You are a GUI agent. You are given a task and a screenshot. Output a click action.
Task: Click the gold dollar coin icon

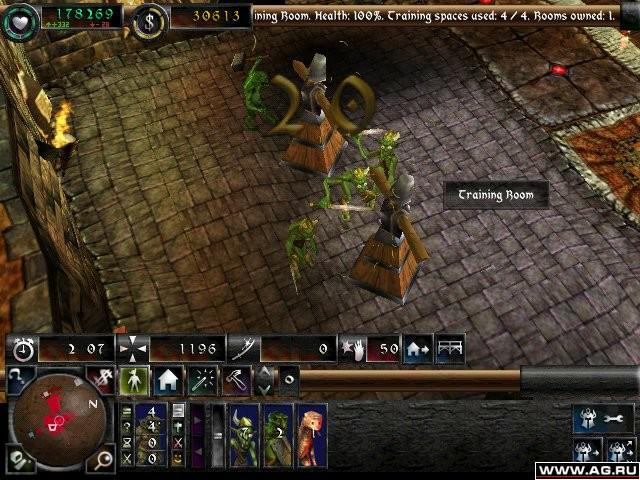coord(150,18)
